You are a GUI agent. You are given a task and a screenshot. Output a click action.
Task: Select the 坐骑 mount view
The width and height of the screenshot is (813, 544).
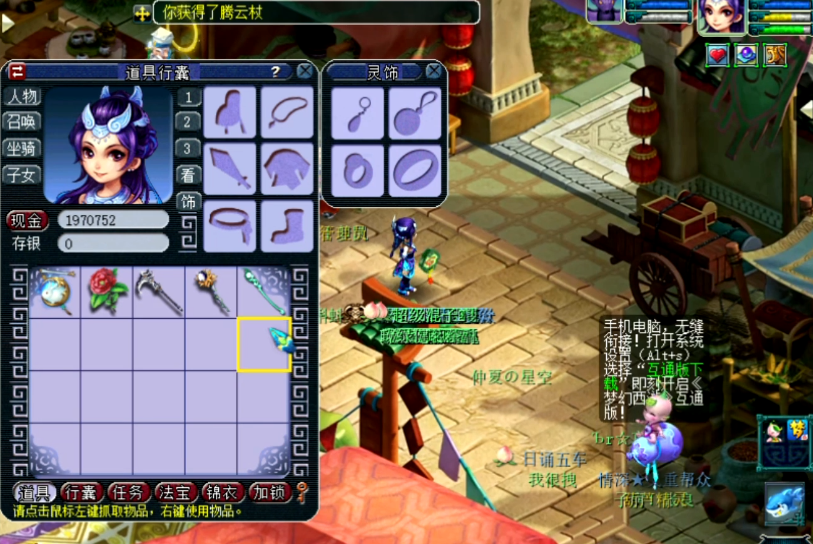click(22, 149)
